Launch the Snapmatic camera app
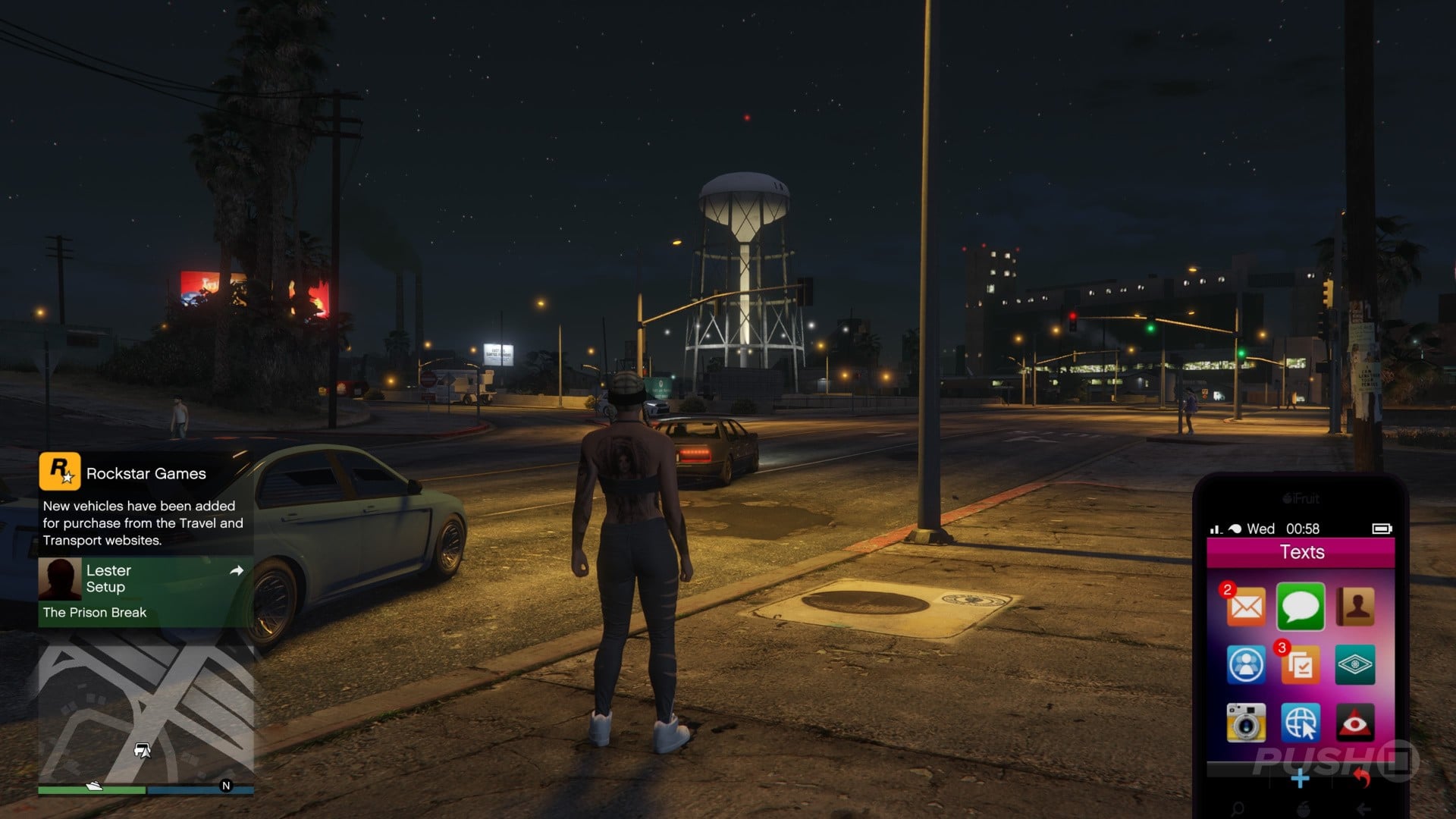Image resolution: width=1456 pixels, height=819 pixels. 1246,723
